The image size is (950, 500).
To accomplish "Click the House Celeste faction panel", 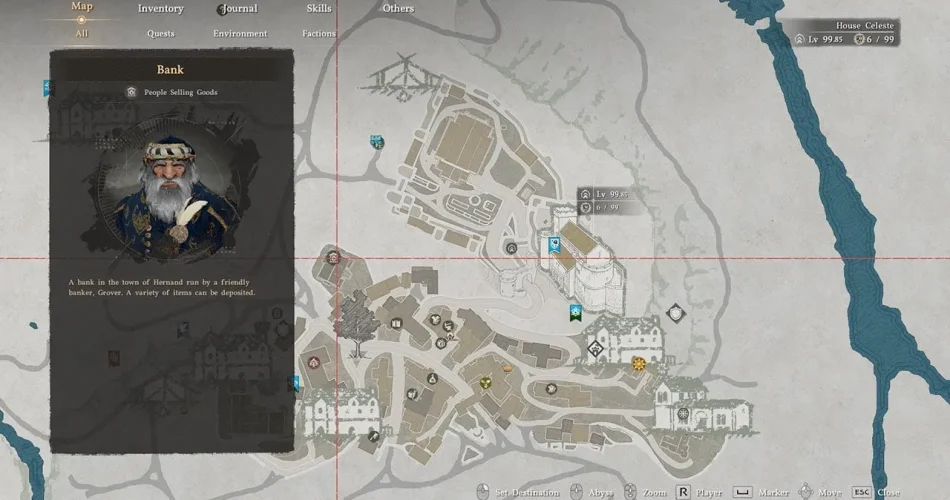I will click(845, 32).
